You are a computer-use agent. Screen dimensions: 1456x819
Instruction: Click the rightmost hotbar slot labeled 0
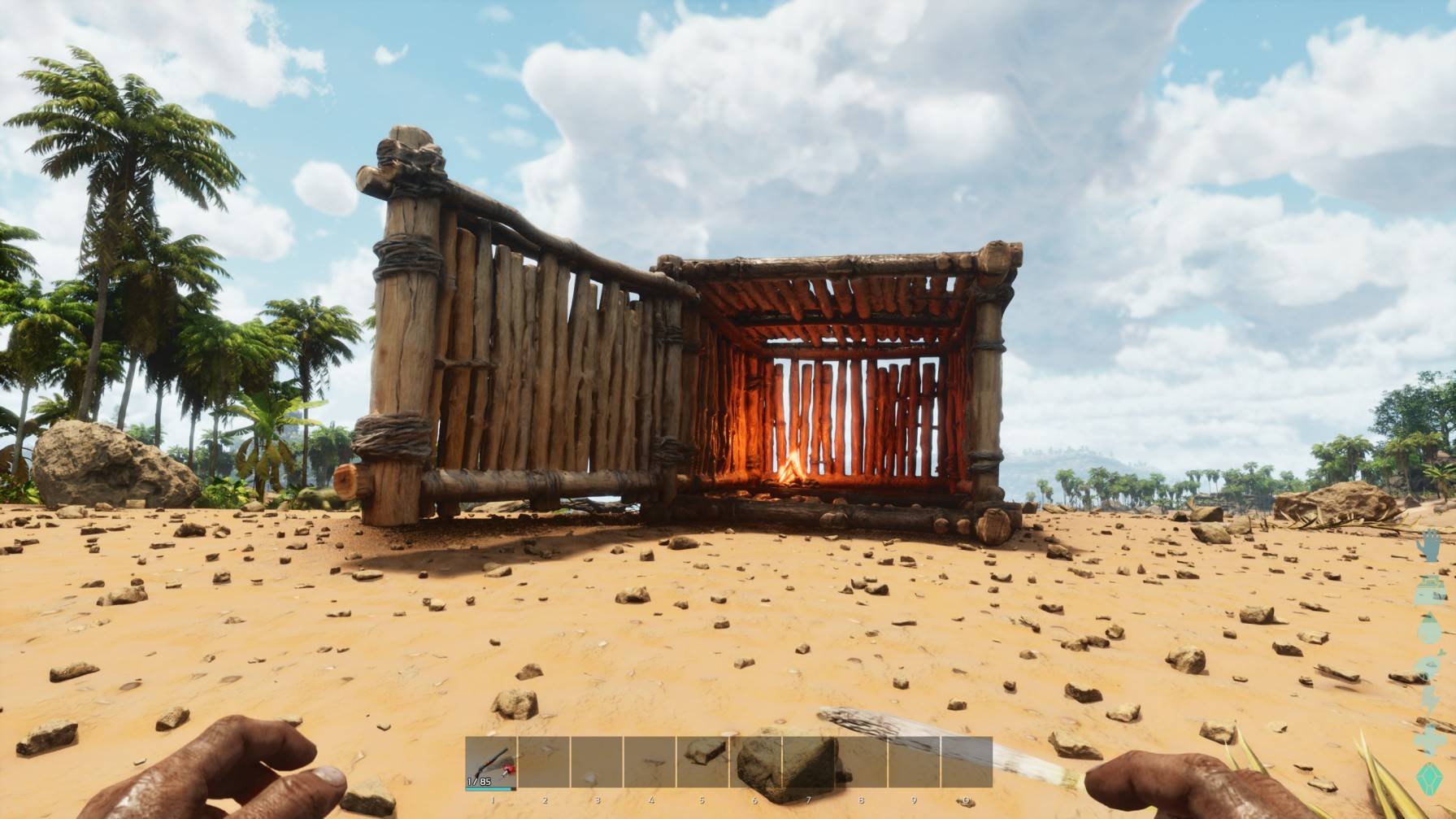point(967,760)
